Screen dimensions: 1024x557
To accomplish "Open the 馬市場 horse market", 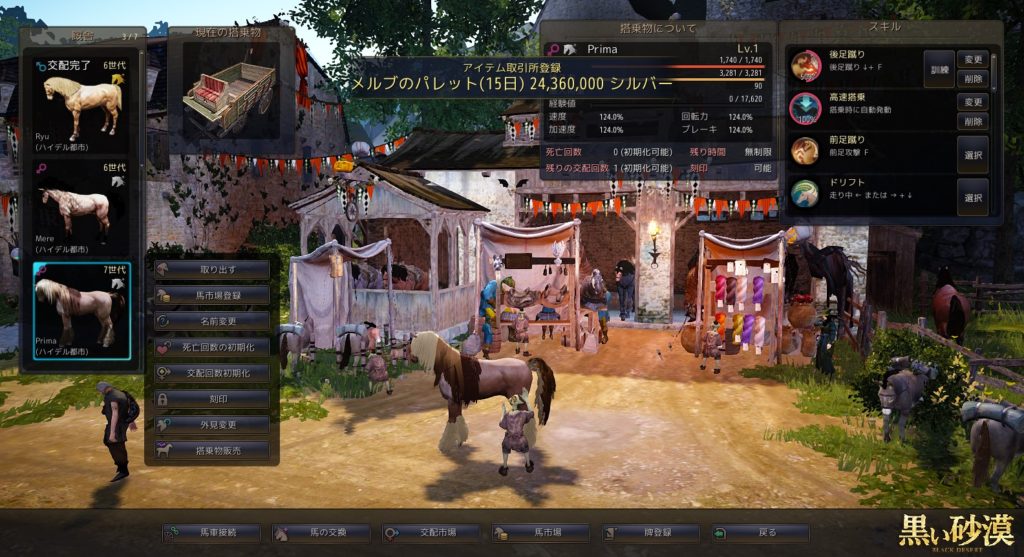I will 541,534.
